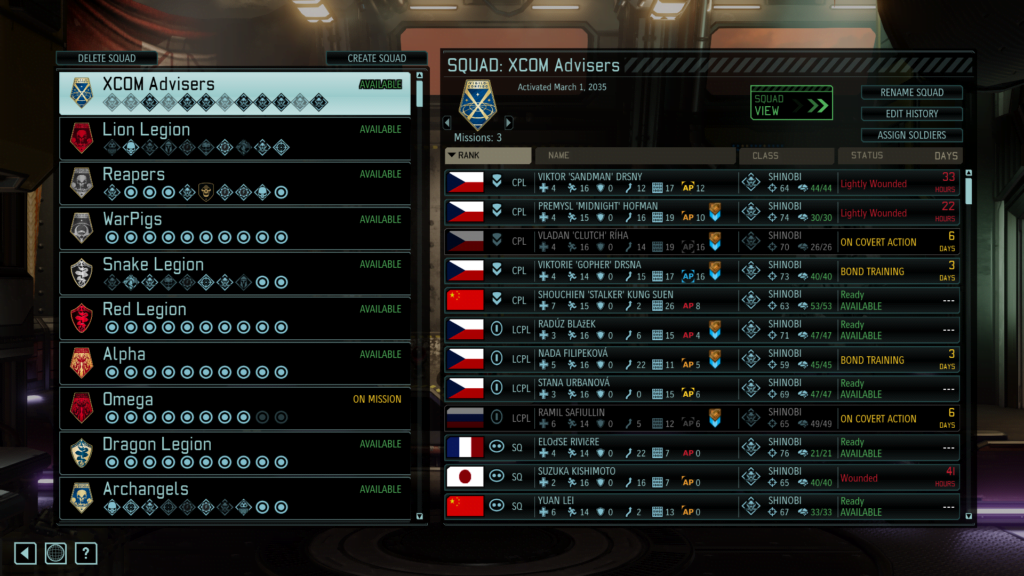Sort the list by Class
This screenshot has width=1024, height=576.
786,156
